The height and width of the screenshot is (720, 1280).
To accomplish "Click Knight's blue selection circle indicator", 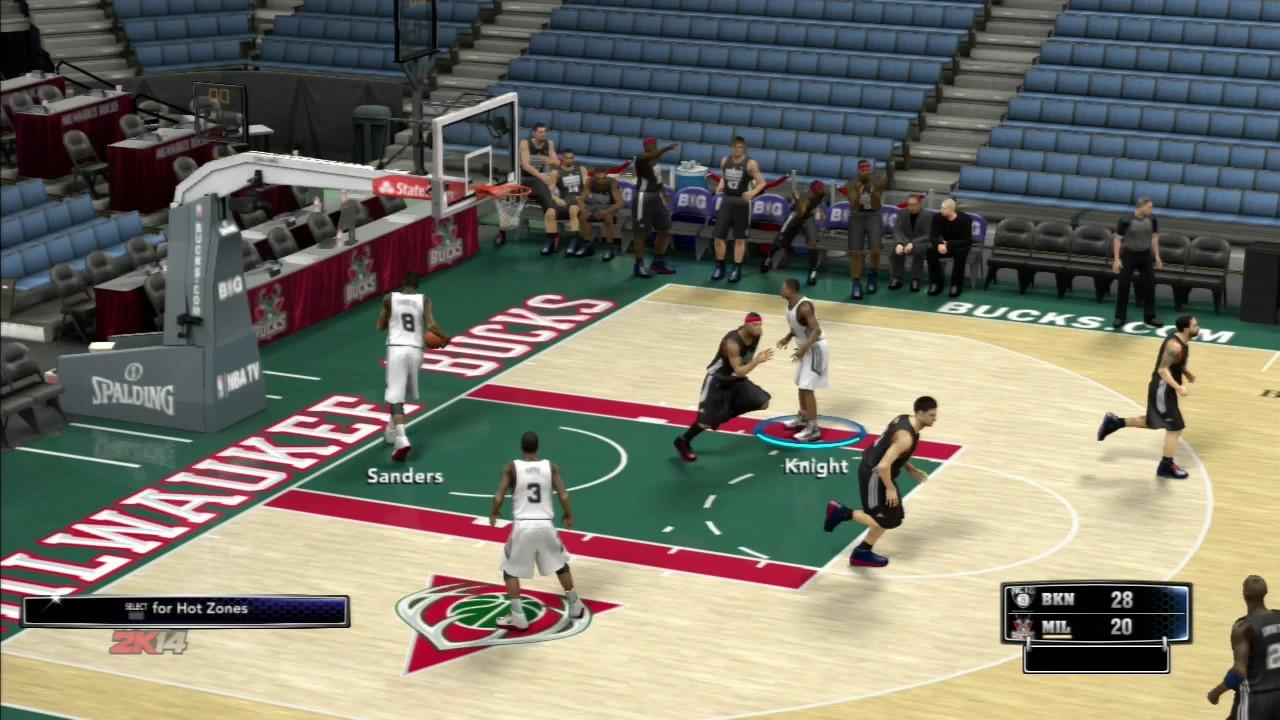I will pos(809,432).
